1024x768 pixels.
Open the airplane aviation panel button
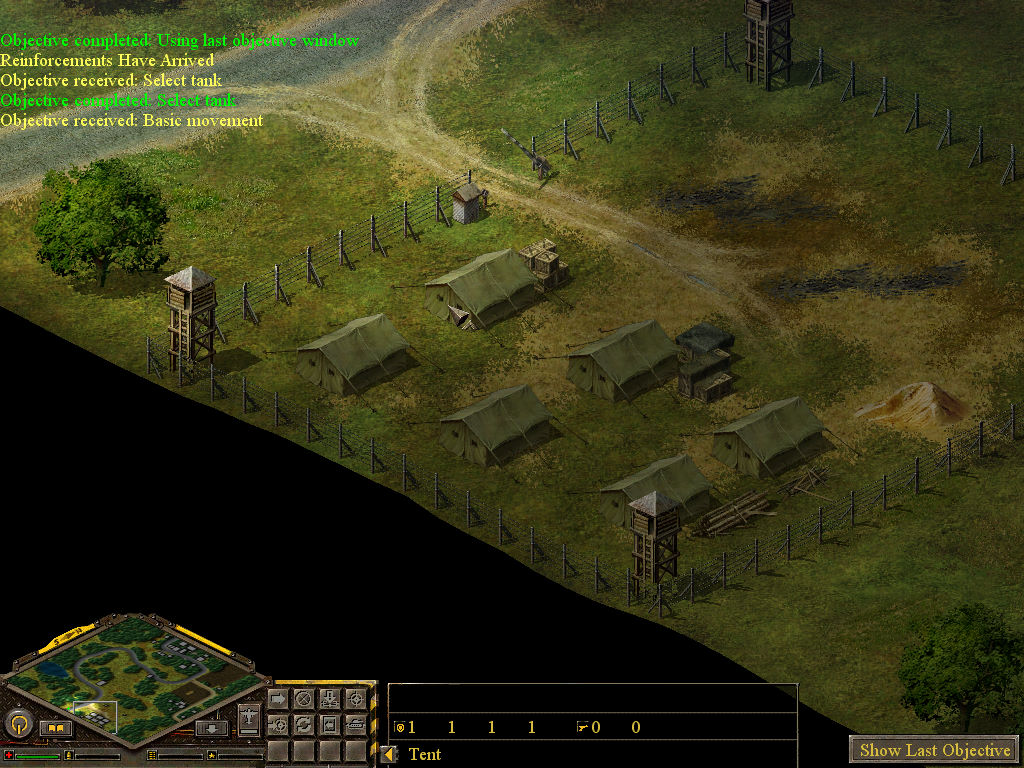click(249, 719)
